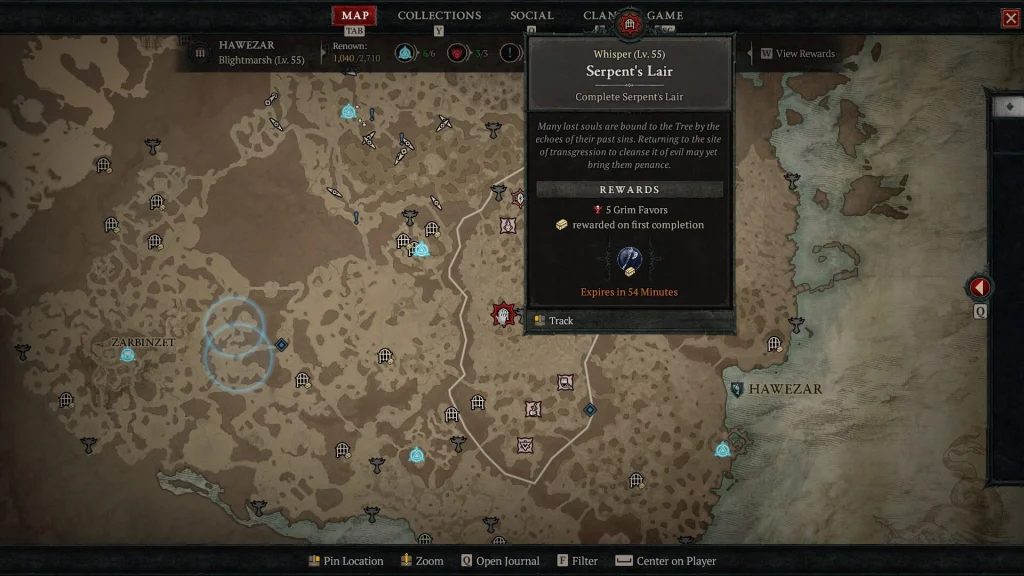Switch to the Map tab

[356, 15]
